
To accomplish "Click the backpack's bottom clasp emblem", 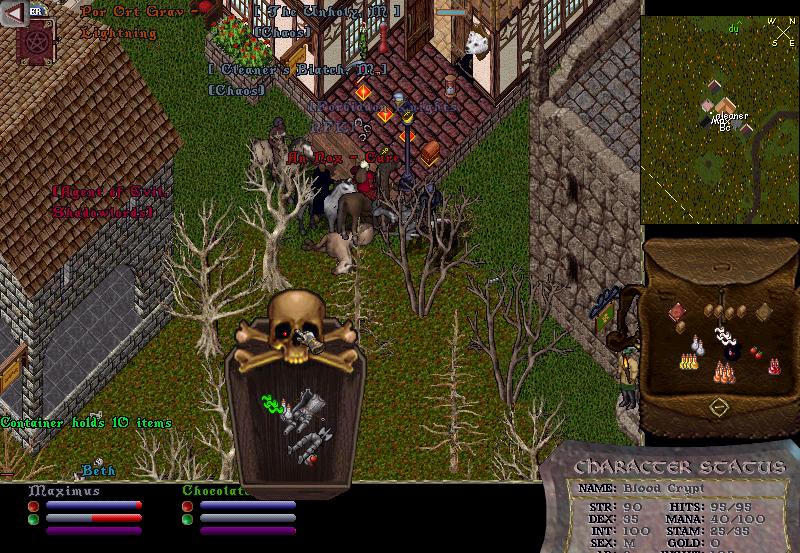I will click(718, 407).
